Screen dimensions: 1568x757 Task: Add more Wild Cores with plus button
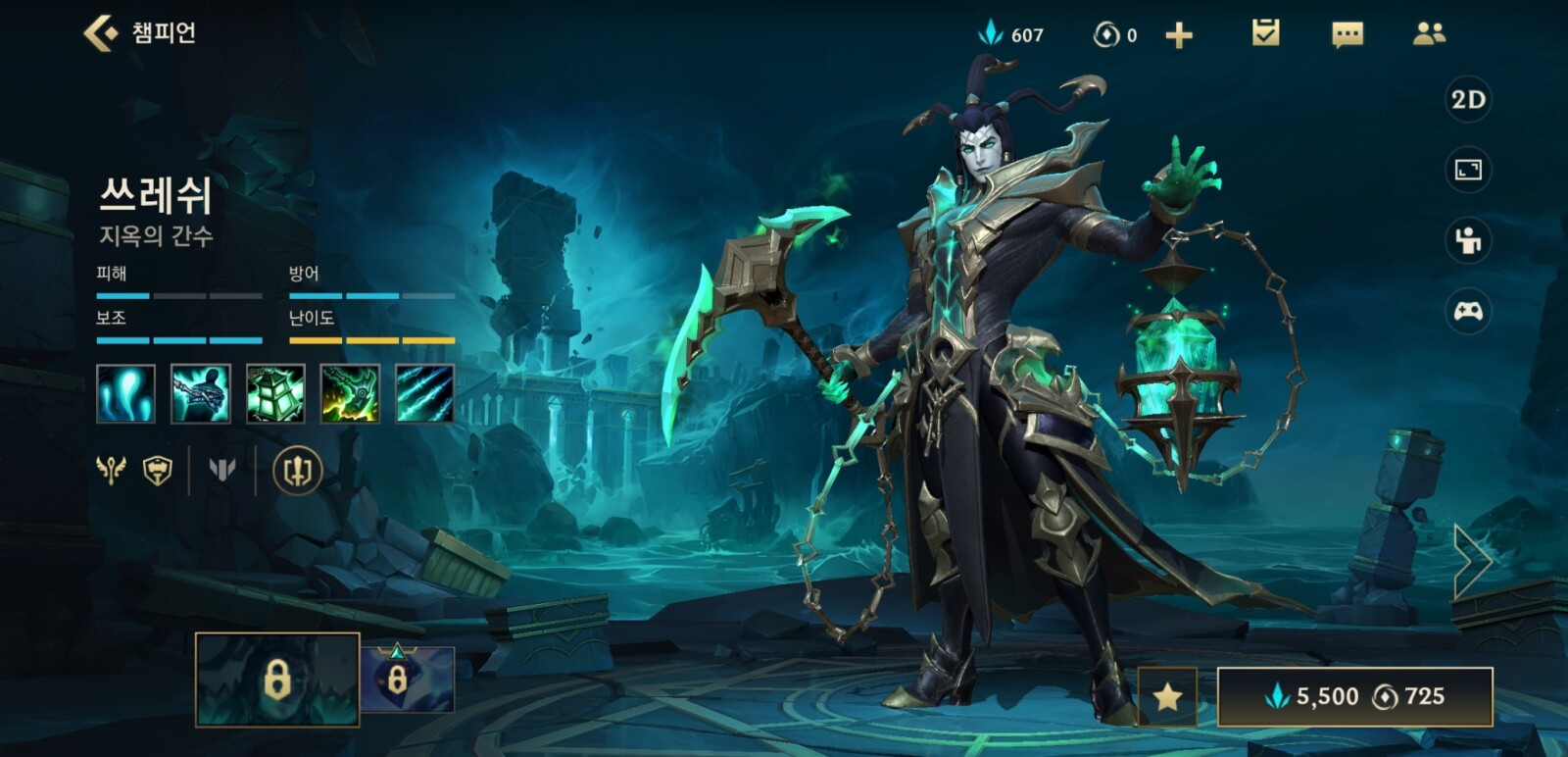[x=1179, y=36]
